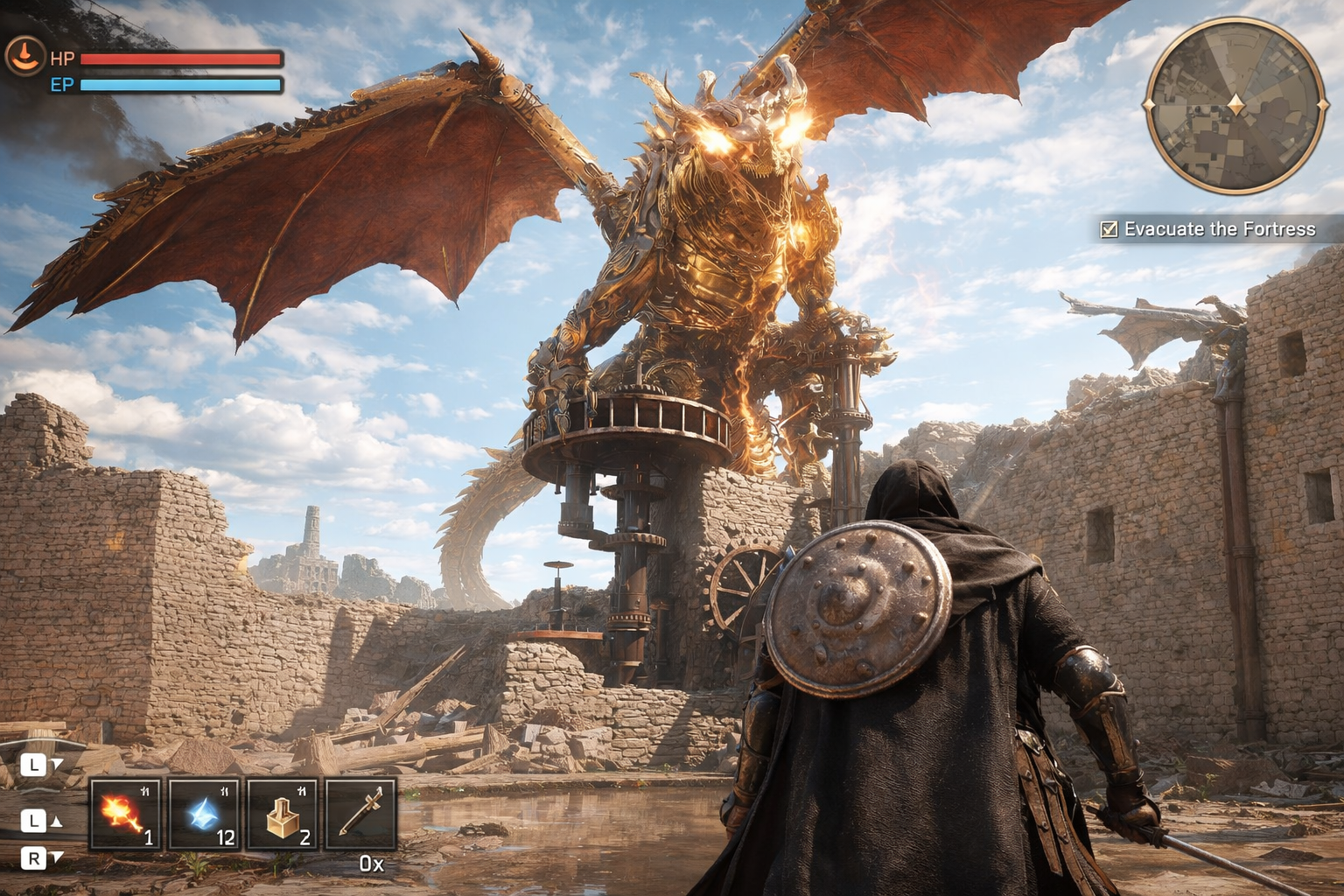
Task: Select the sword weapon slot
Action: coord(360,815)
